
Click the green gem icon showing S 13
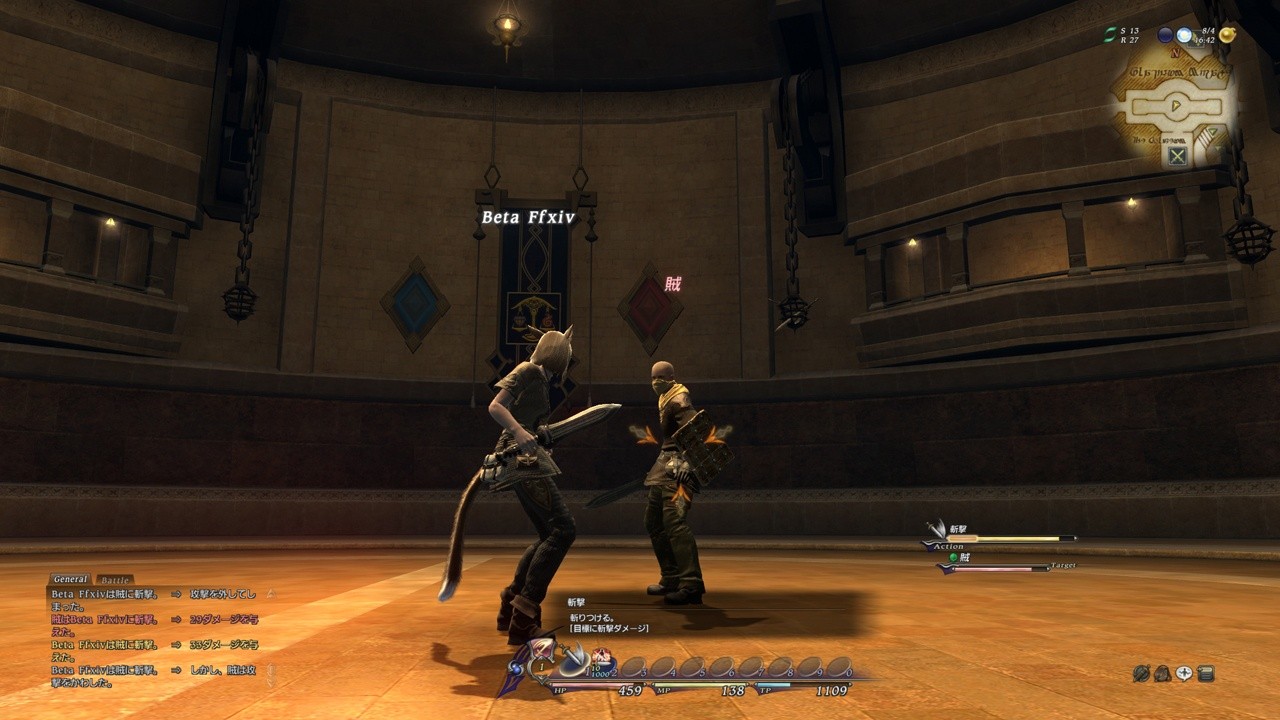point(1110,34)
